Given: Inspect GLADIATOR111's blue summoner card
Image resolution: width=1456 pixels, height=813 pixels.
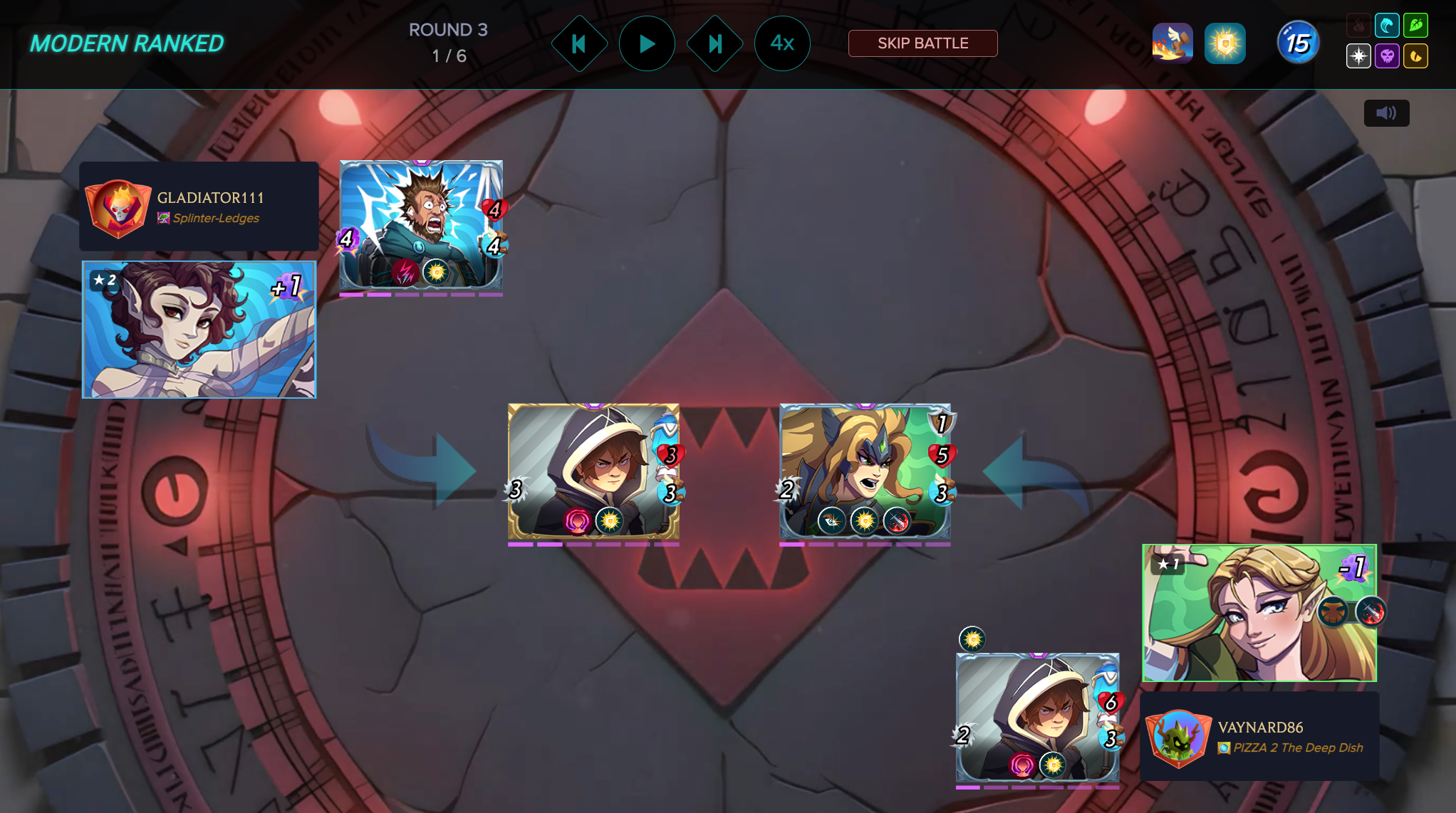Looking at the screenshot, I should 199,330.
